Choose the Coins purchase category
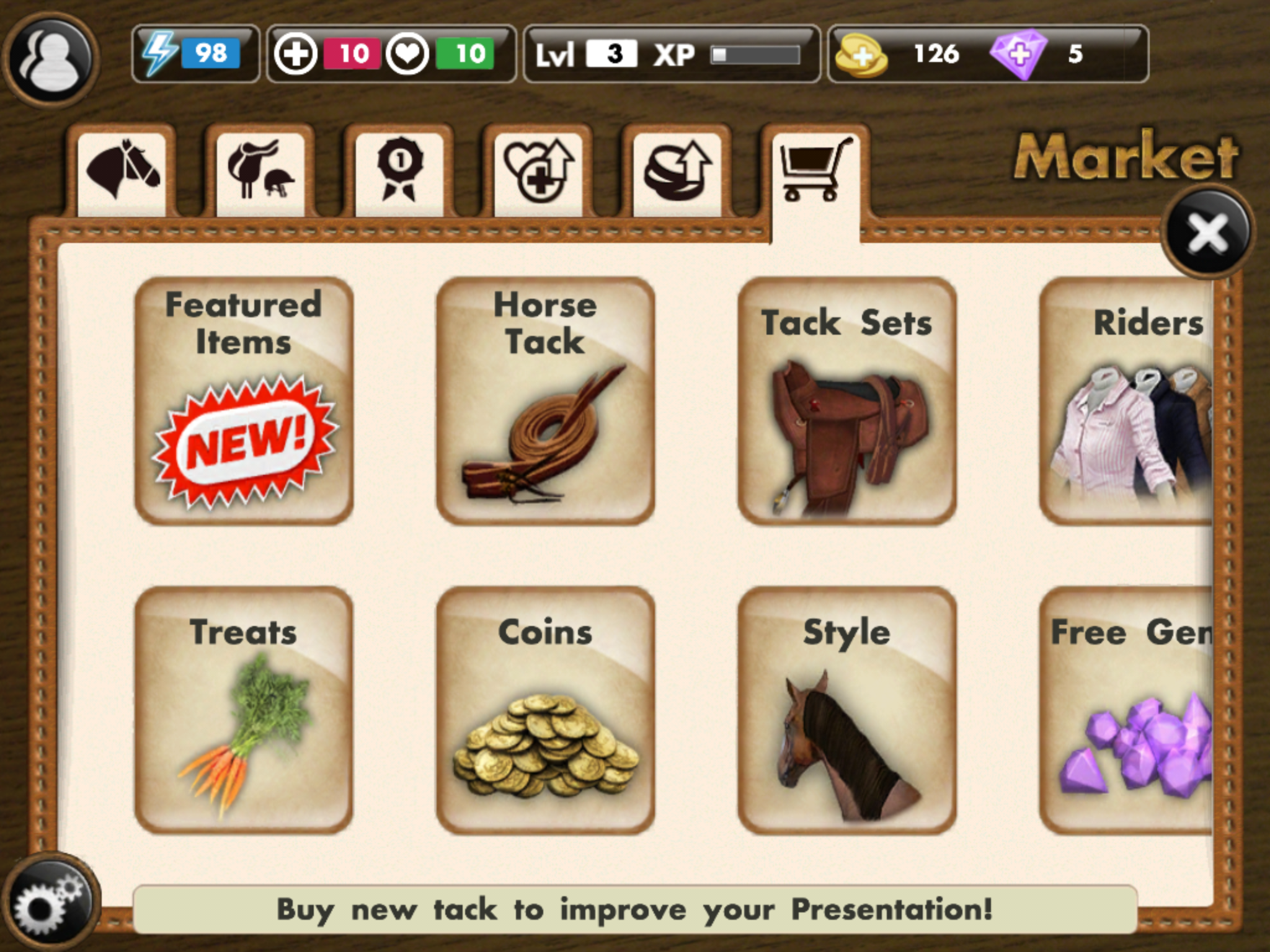 coord(545,710)
